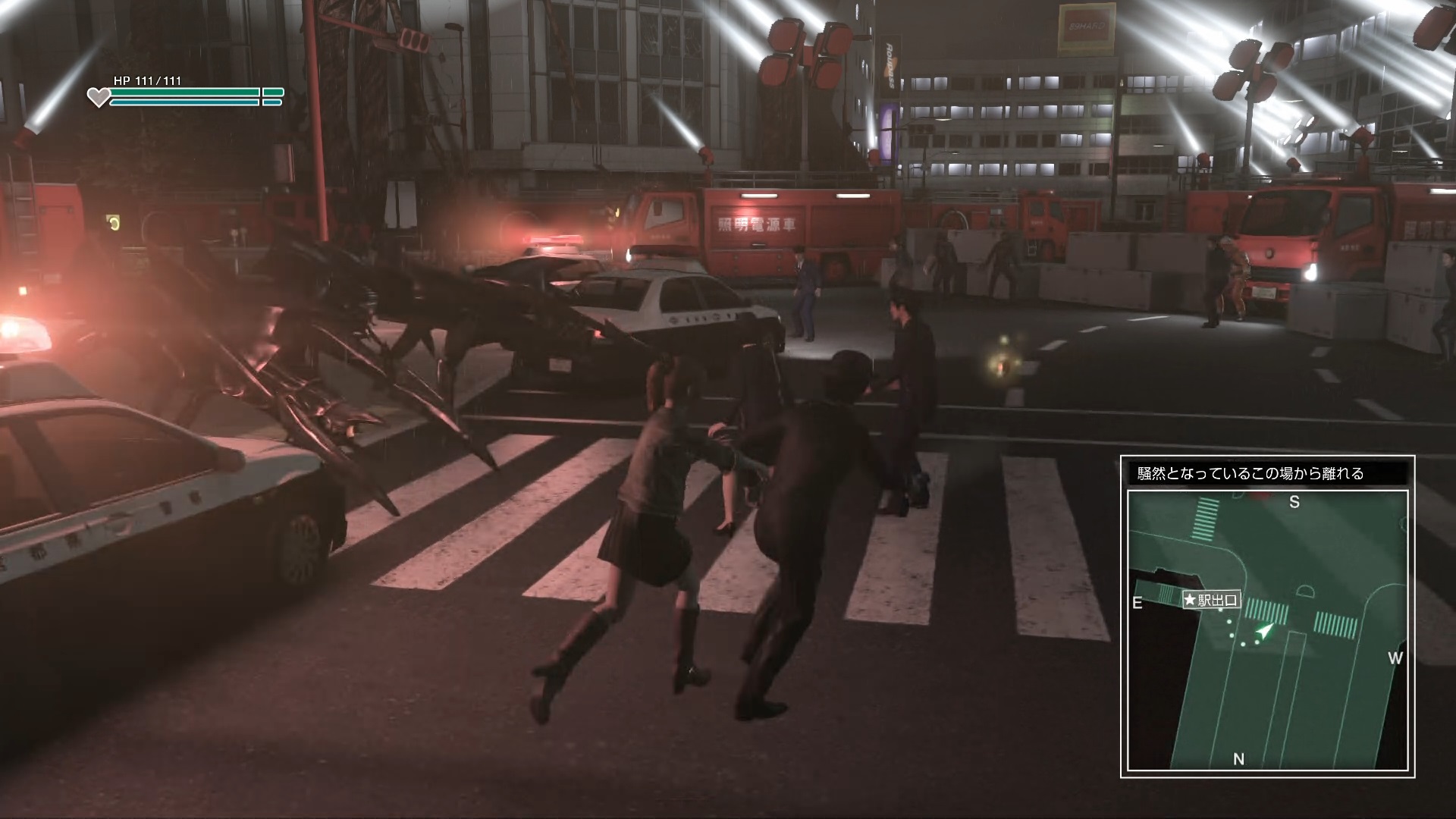Click the objective text above the minimap
The image size is (1456, 819).
point(1250,474)
